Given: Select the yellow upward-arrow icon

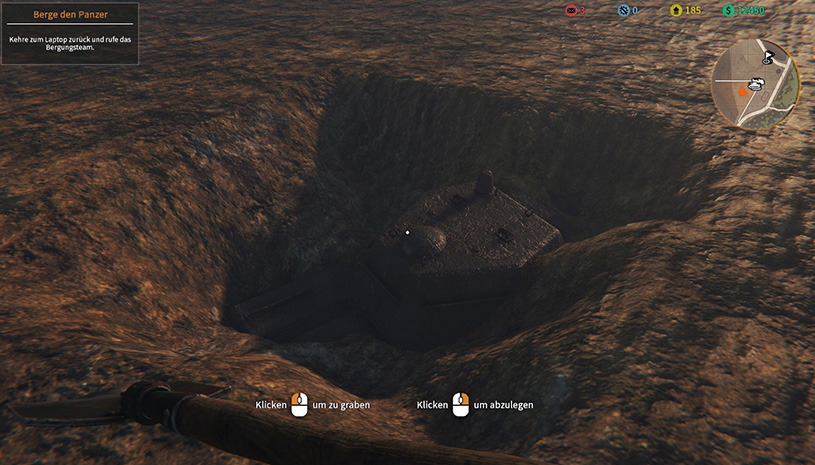Looking at the screenshot, I should (676, 11).
